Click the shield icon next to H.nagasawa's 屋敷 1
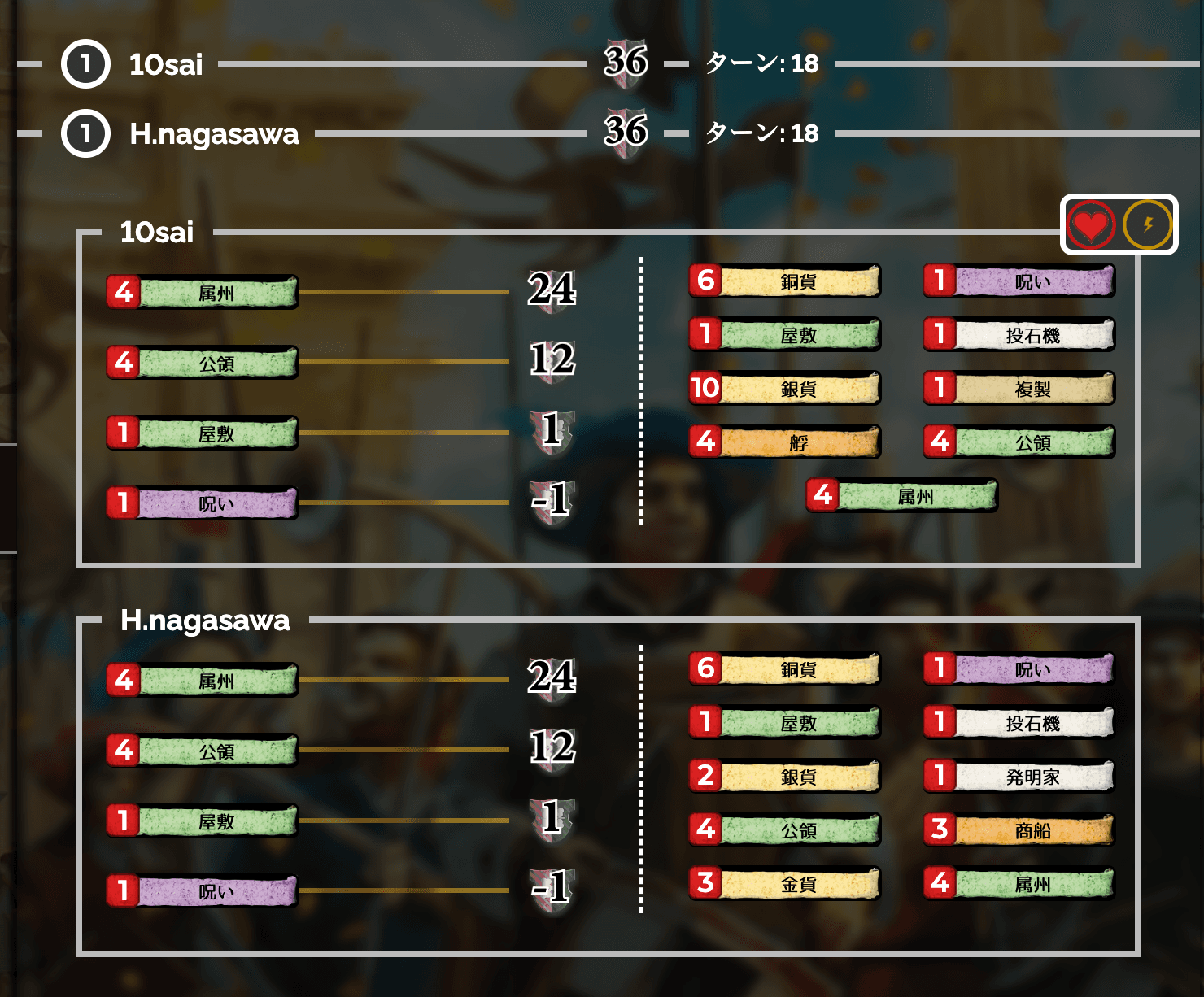 coord(554,820)
